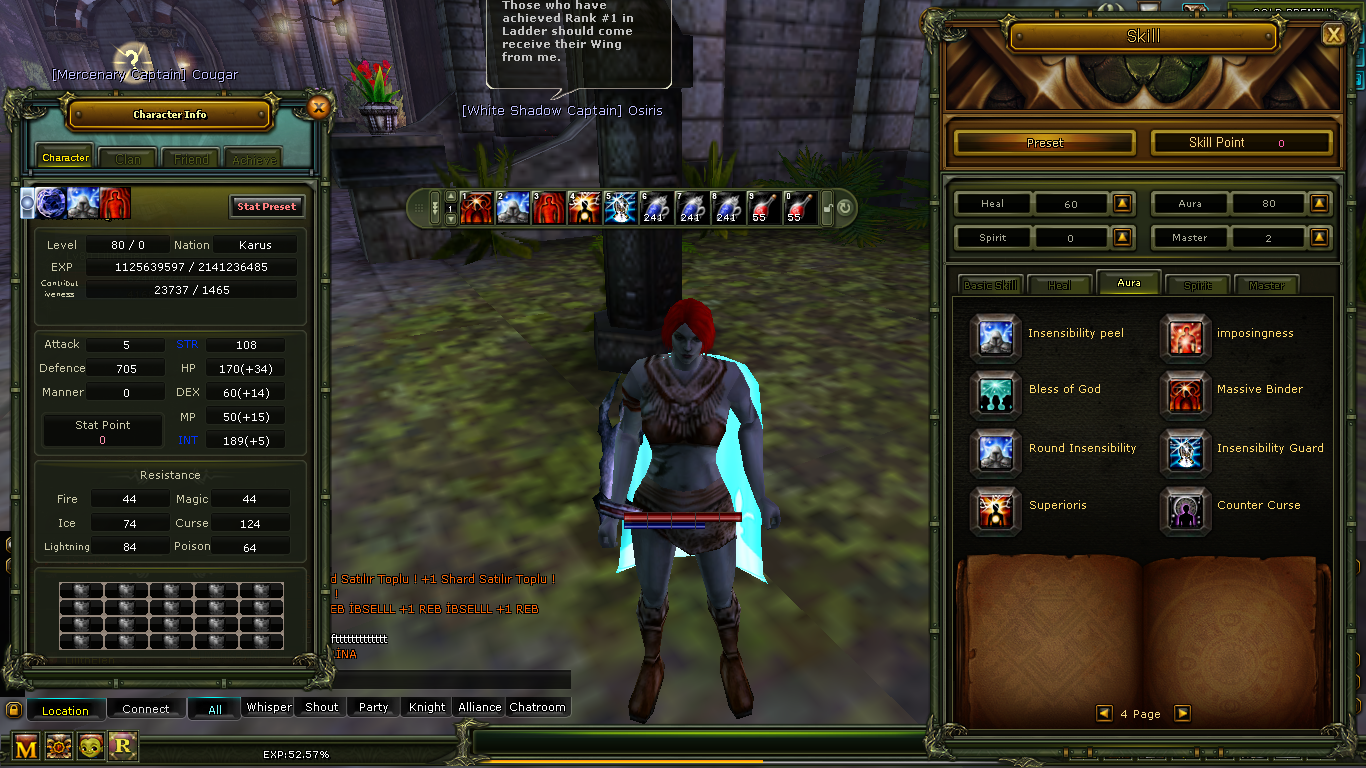Screen dimensions: 1366x768
Task: Open the M menu icon in bottom-left bar
Action: click(25, 746)
